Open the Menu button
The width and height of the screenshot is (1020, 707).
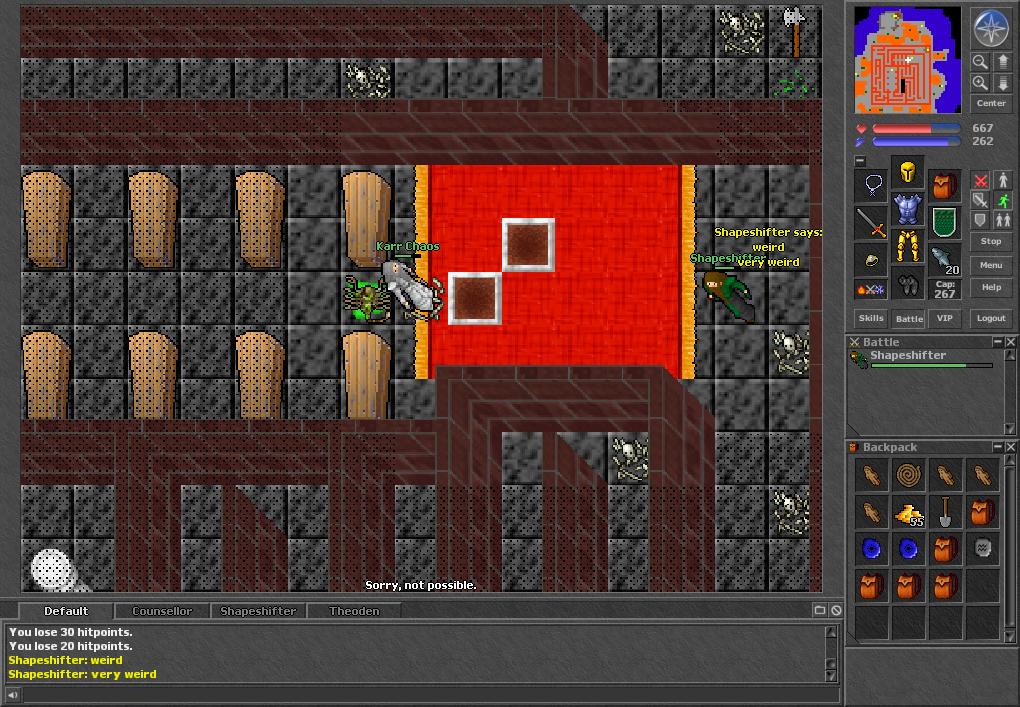click(x=991, y=265)
